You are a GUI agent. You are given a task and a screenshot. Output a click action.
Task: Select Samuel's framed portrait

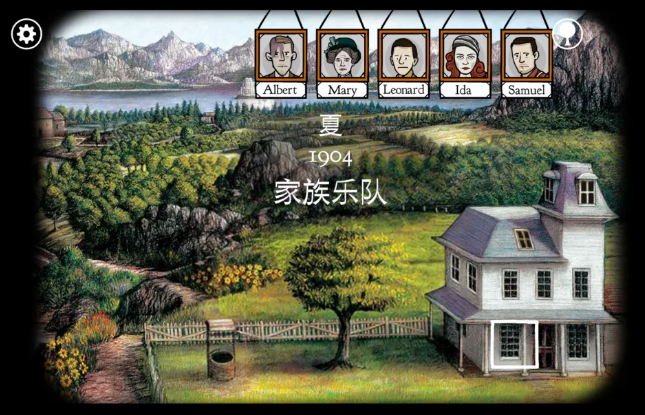point(526,56)
